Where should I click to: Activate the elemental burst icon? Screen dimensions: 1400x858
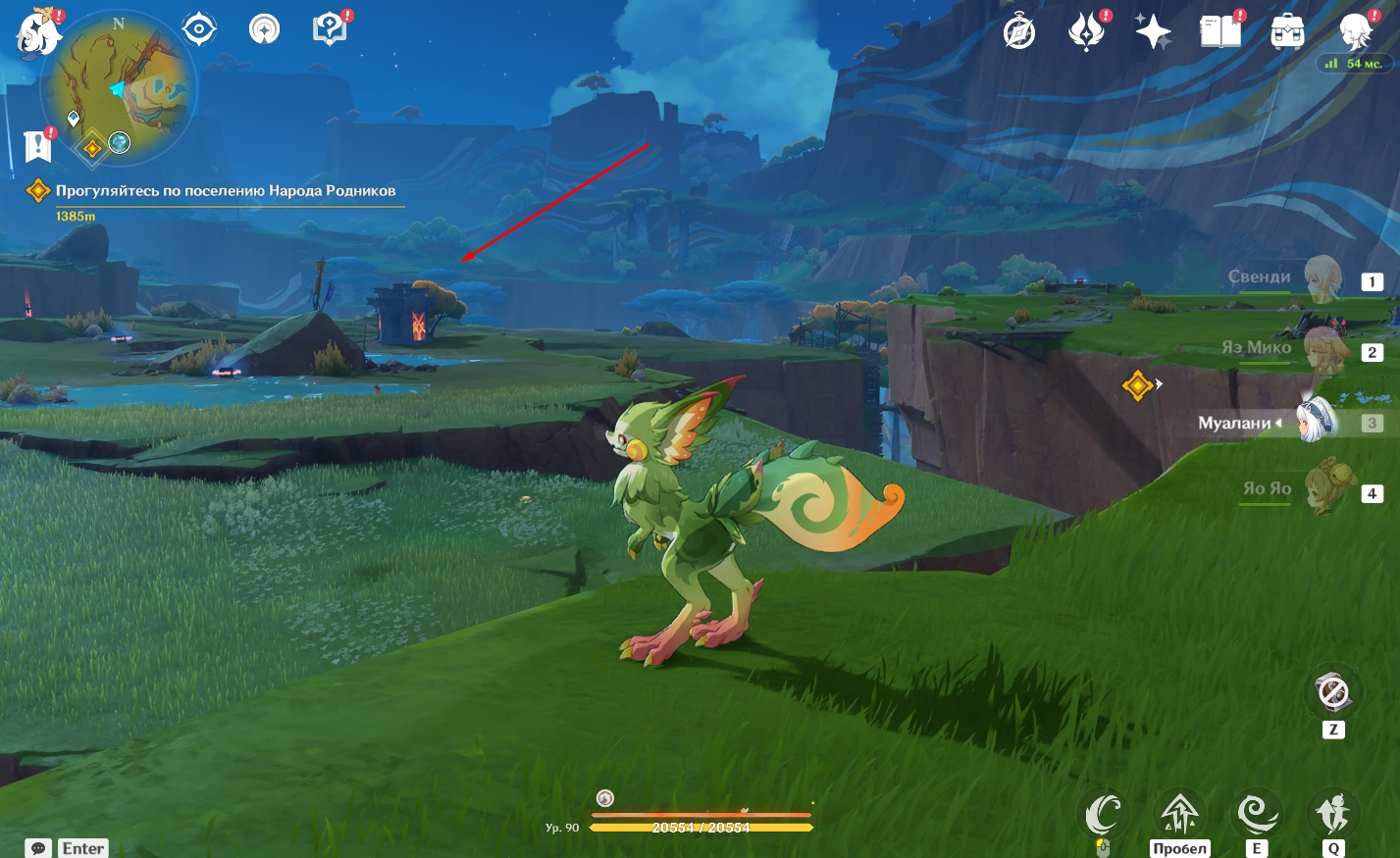click(1332, 813)
